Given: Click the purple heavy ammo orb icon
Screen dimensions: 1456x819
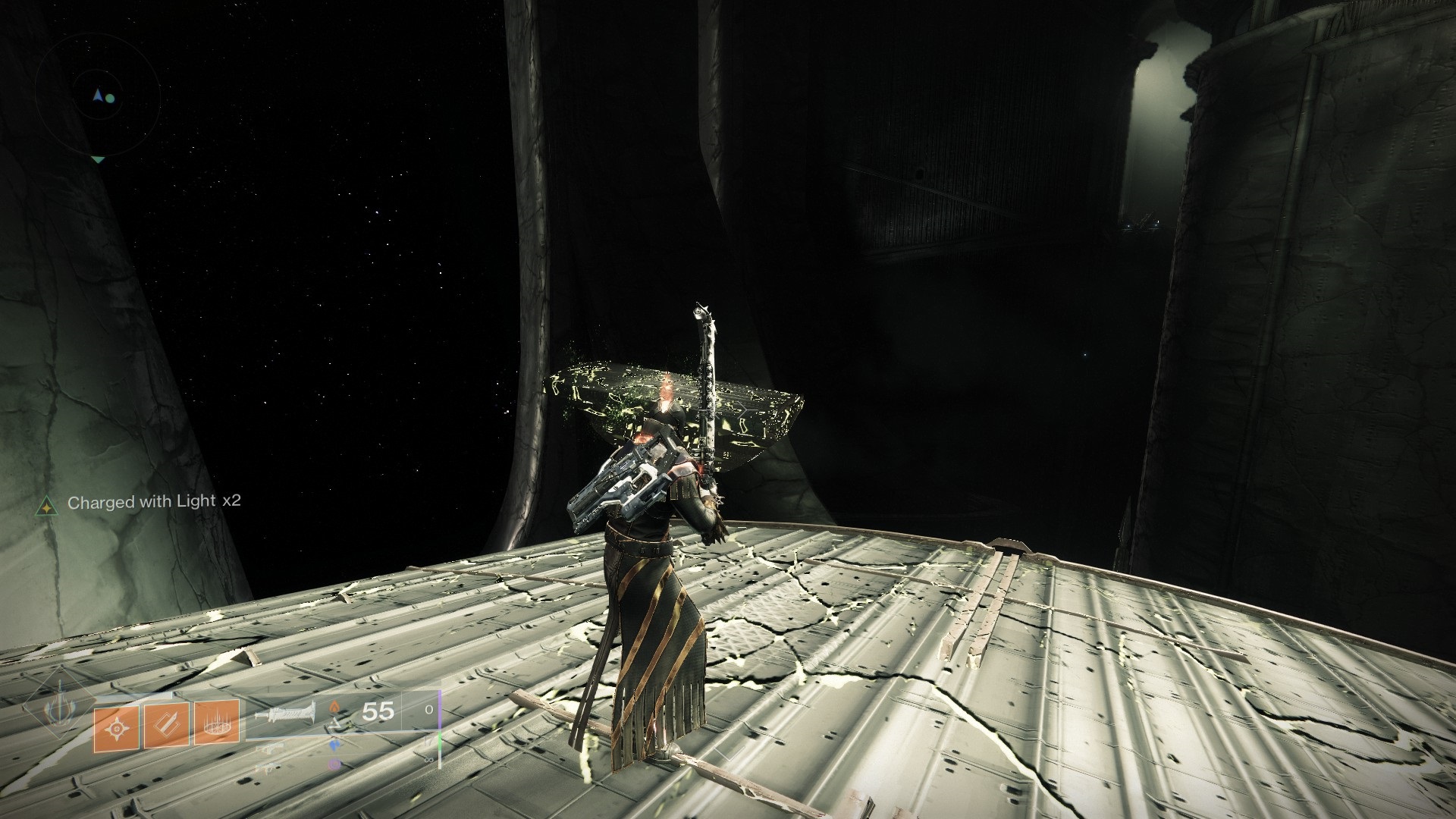Looking at the screenshot, I should (334, 764).
